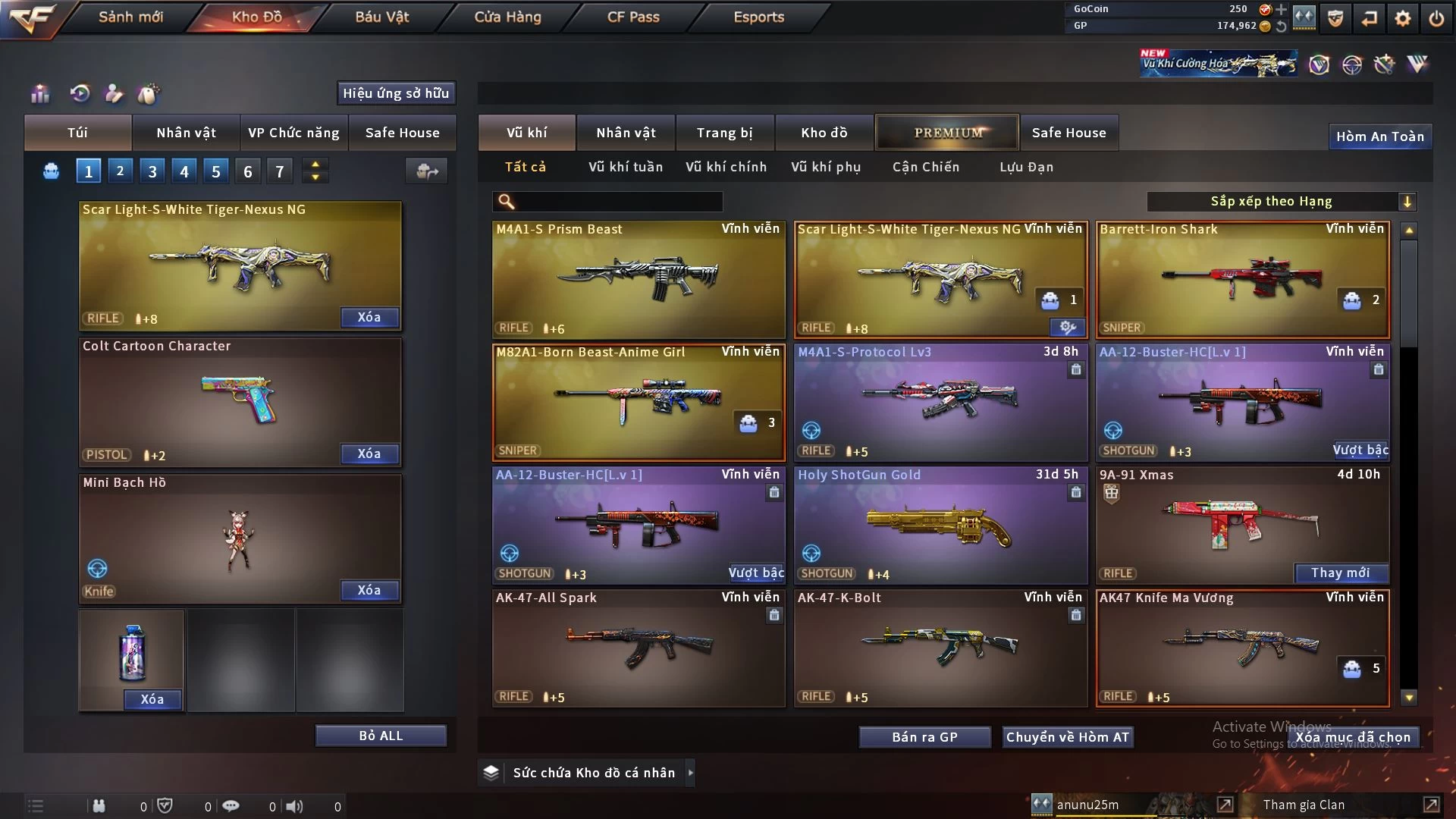Switch to the PREMIUM tab

947,133
